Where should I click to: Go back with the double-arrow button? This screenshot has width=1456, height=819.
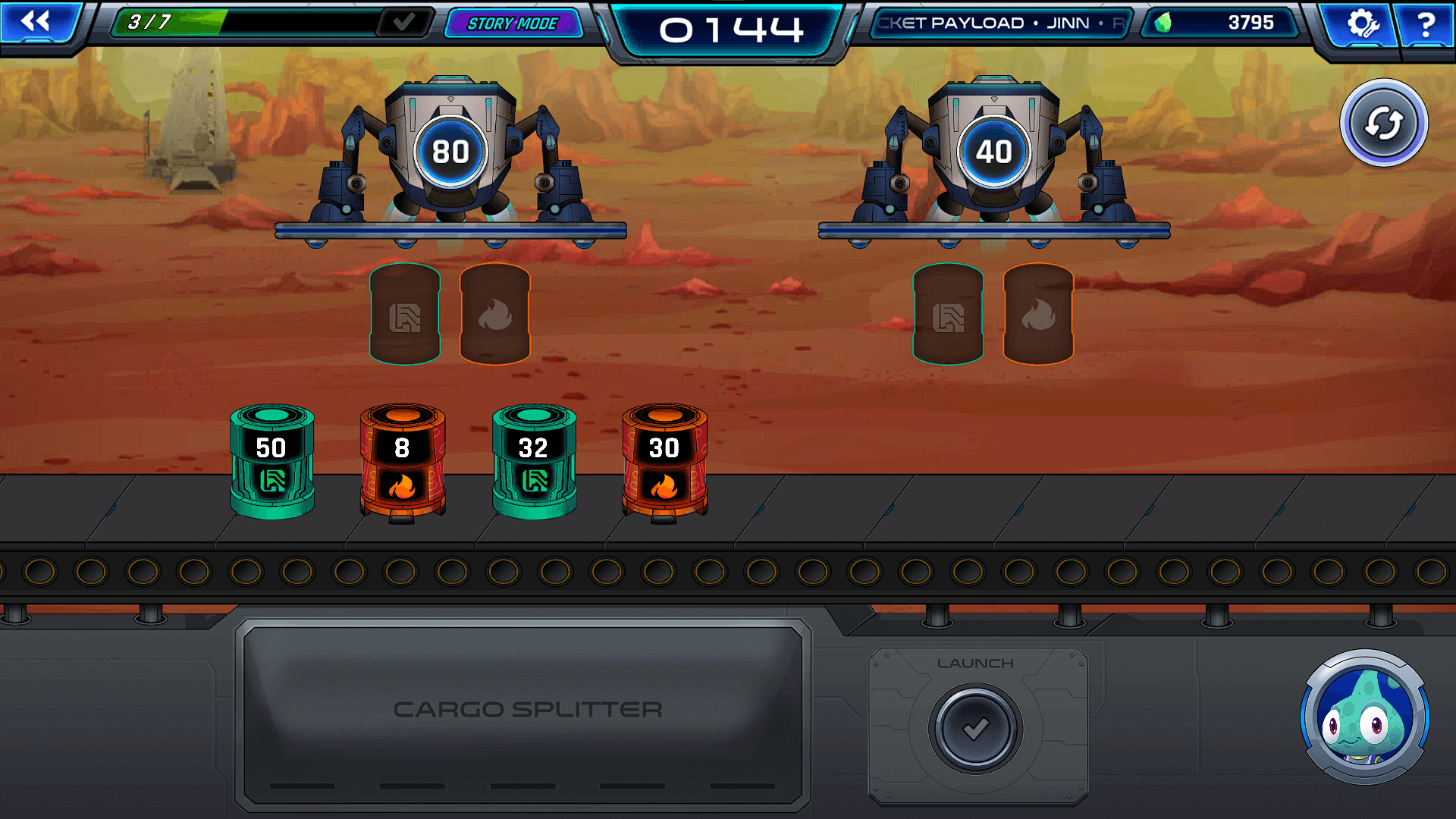click(x=36, y=23)
